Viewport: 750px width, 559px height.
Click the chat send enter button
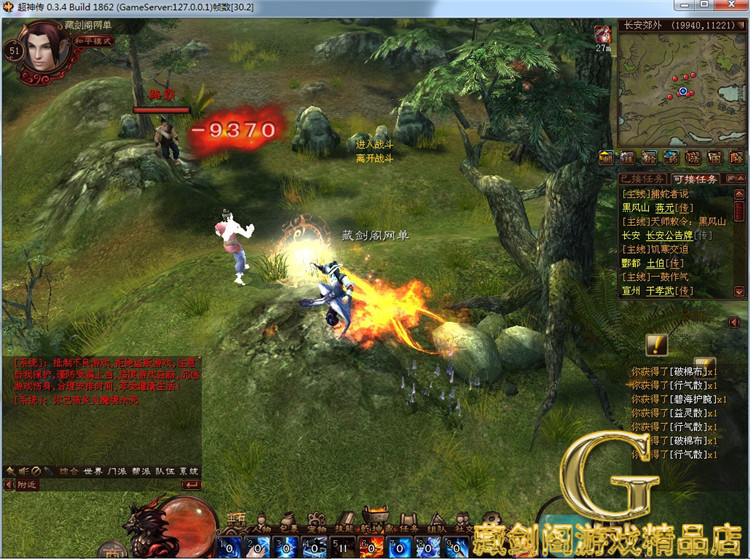(192, 485)
